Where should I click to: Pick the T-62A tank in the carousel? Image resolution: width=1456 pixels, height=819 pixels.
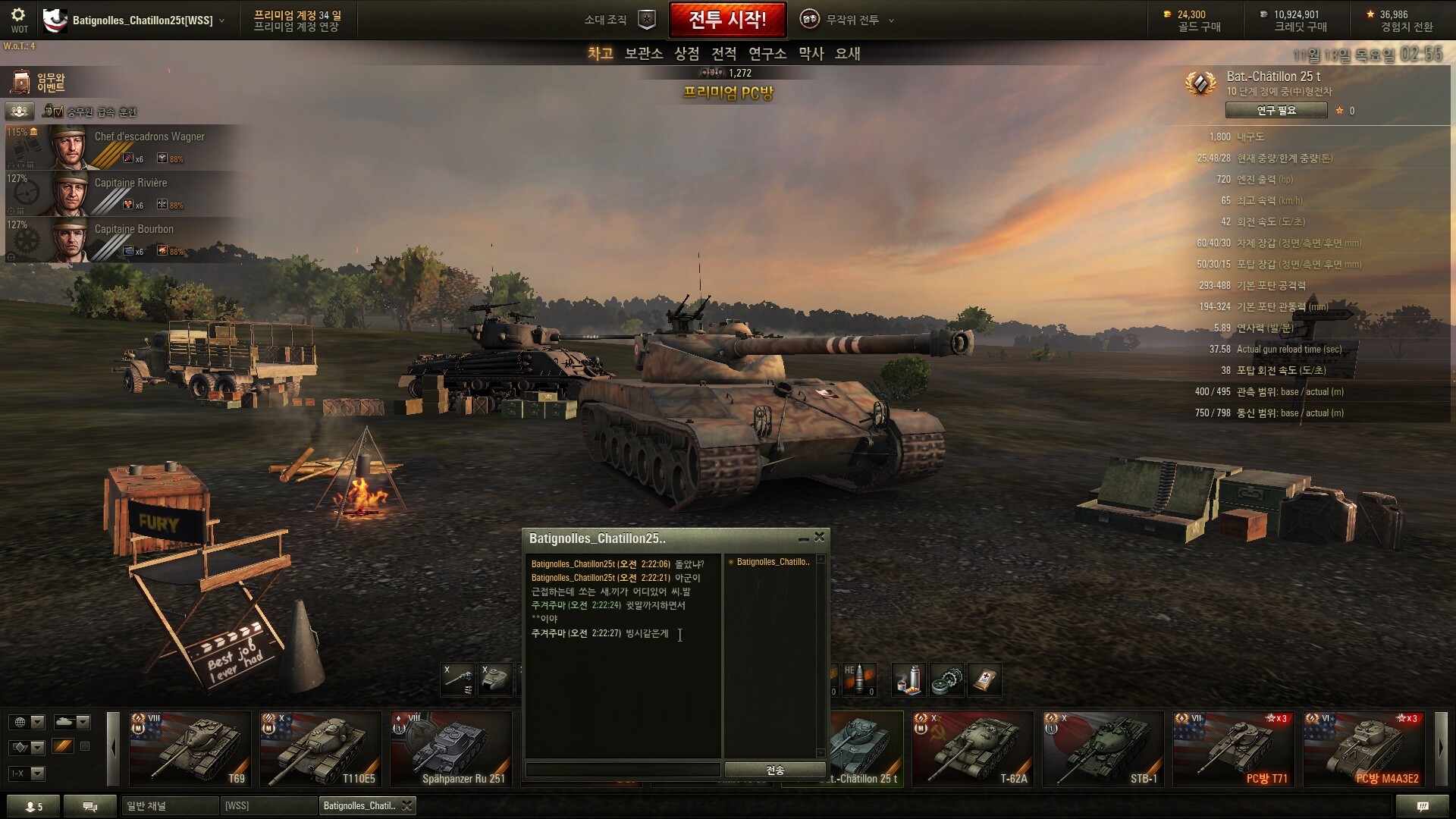pyautogui.click(x=972, y=748)
